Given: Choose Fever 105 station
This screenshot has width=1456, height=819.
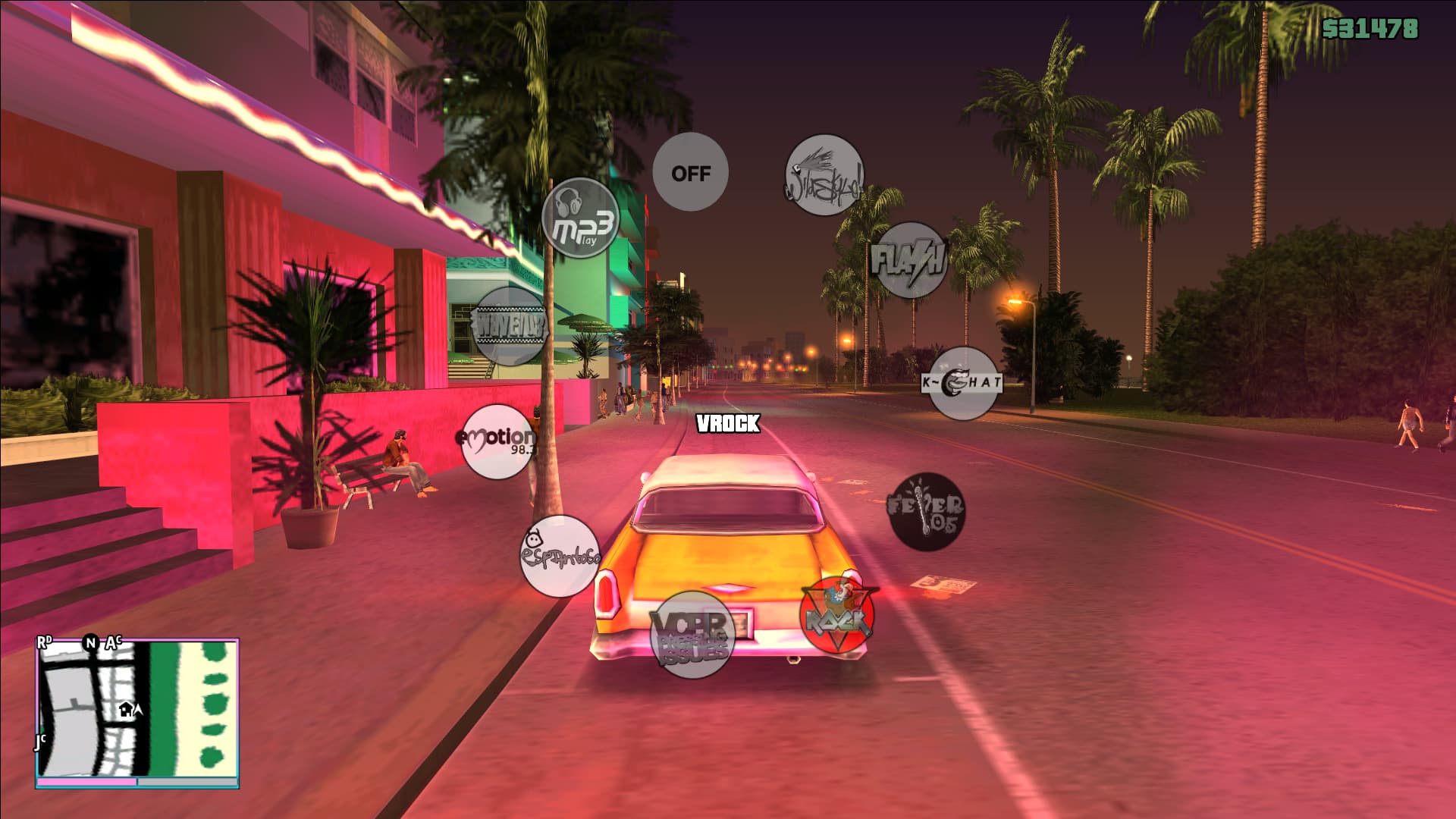Looking at the screenshot, I should coord(926,512).
